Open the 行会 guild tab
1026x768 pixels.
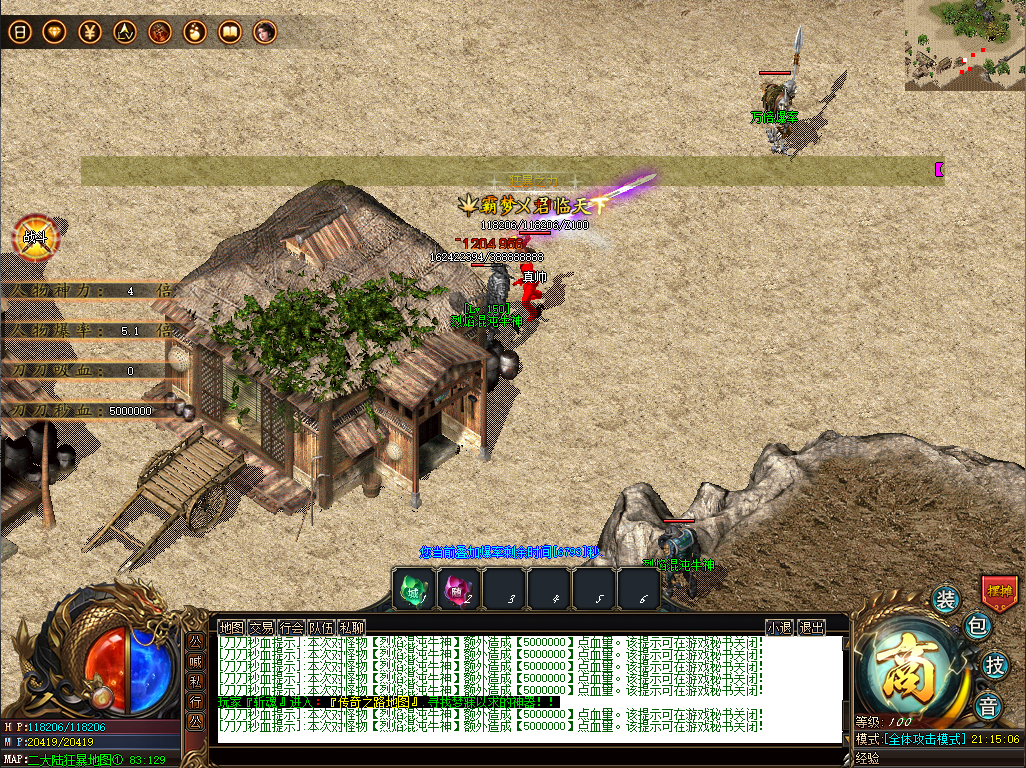click(x=291, y=627)
